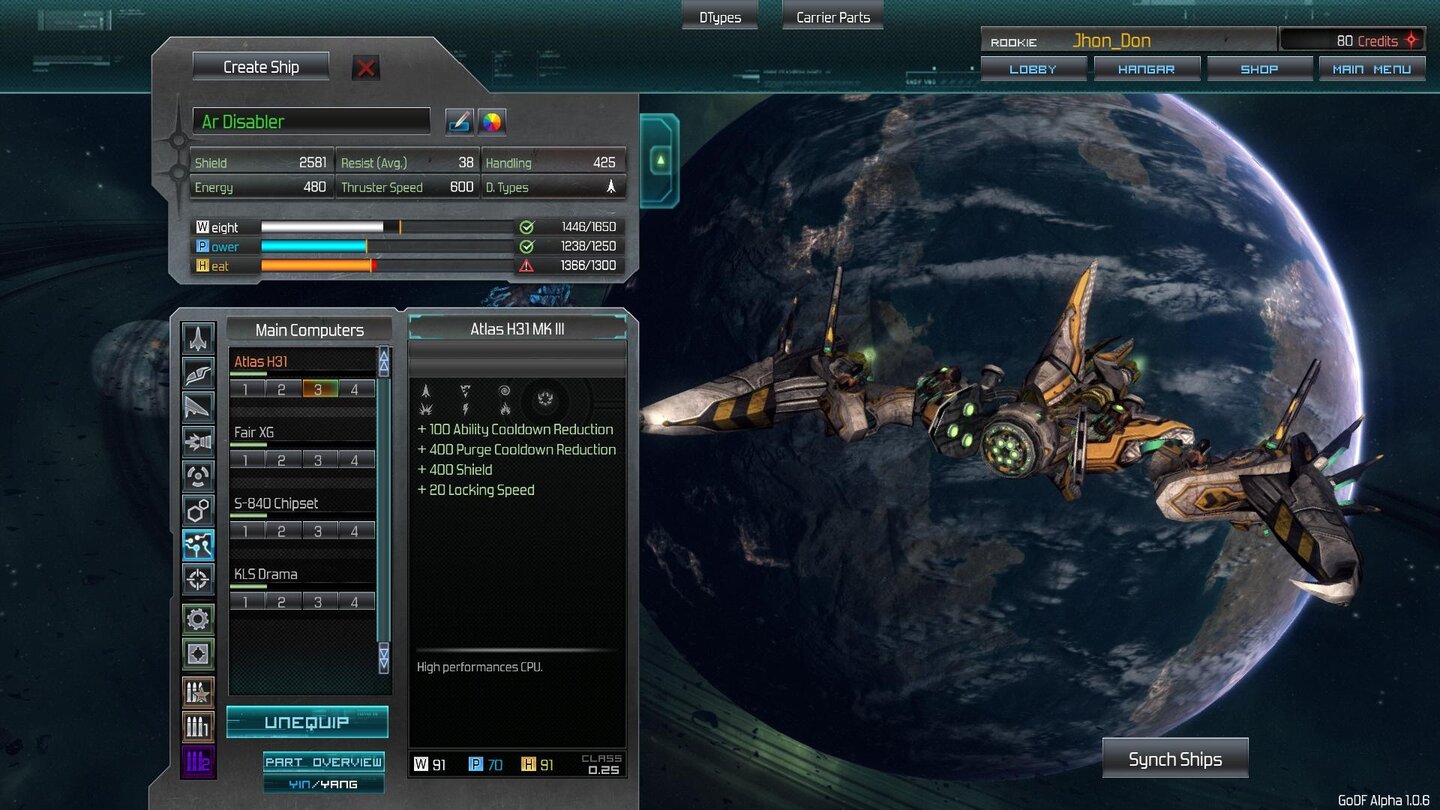
Task: Open the Carrier Parts tab
Action: 831,16
